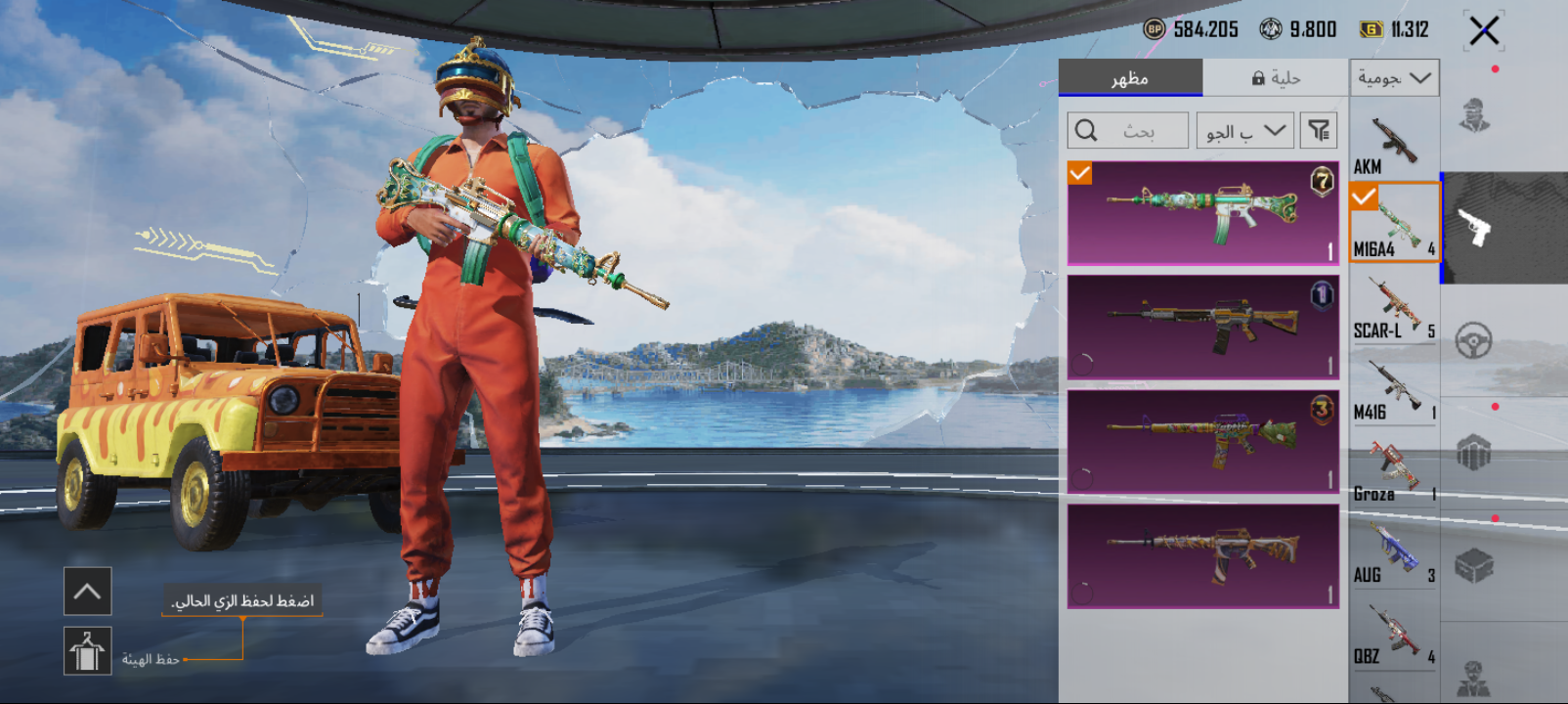Pick the M16A4 skin with level 3 badge
The image size is (1568, 704).
(x=1202, y=441)
